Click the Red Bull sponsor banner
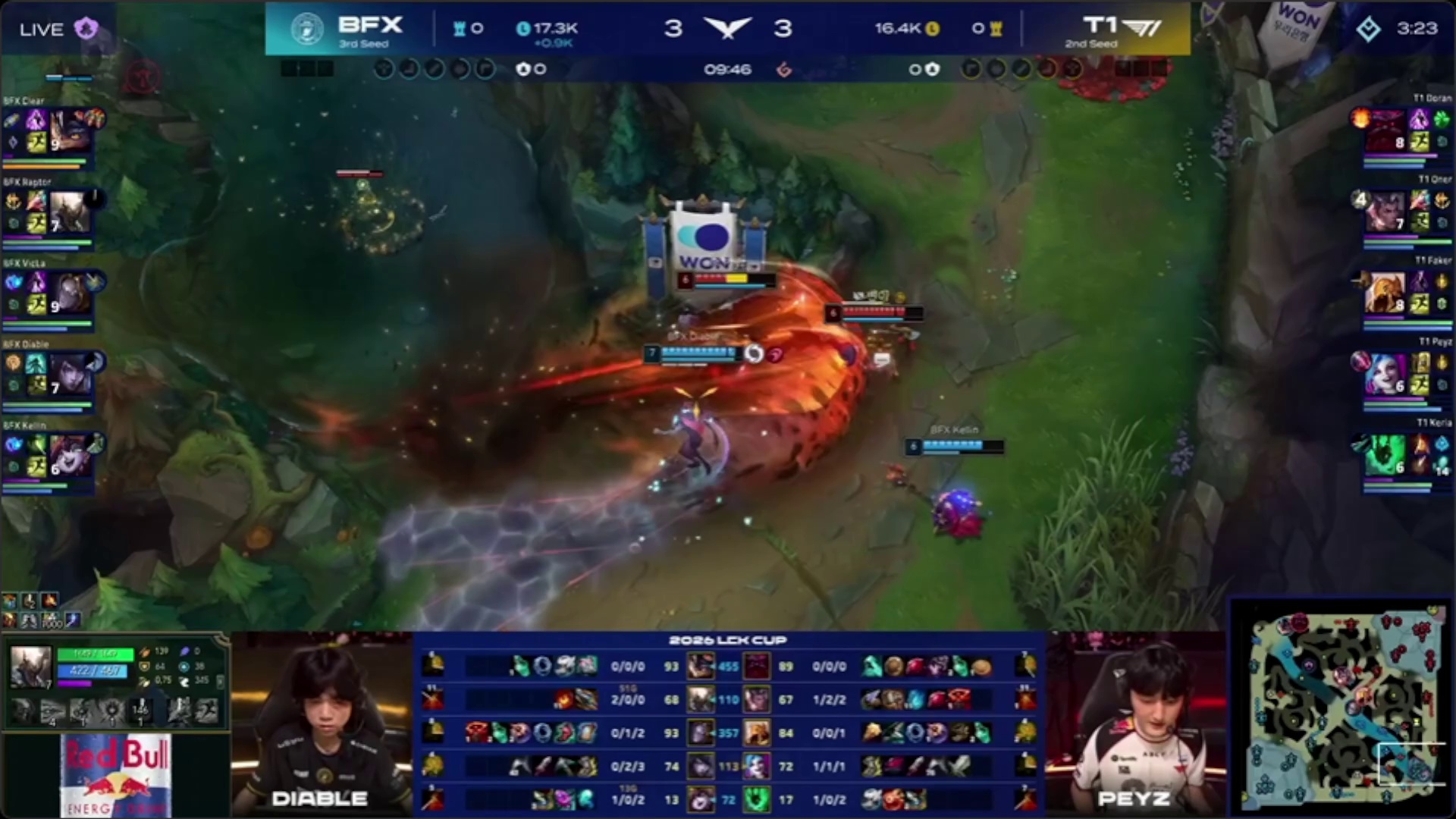This screenshot has width=1456, height=819. coord(116,775)
